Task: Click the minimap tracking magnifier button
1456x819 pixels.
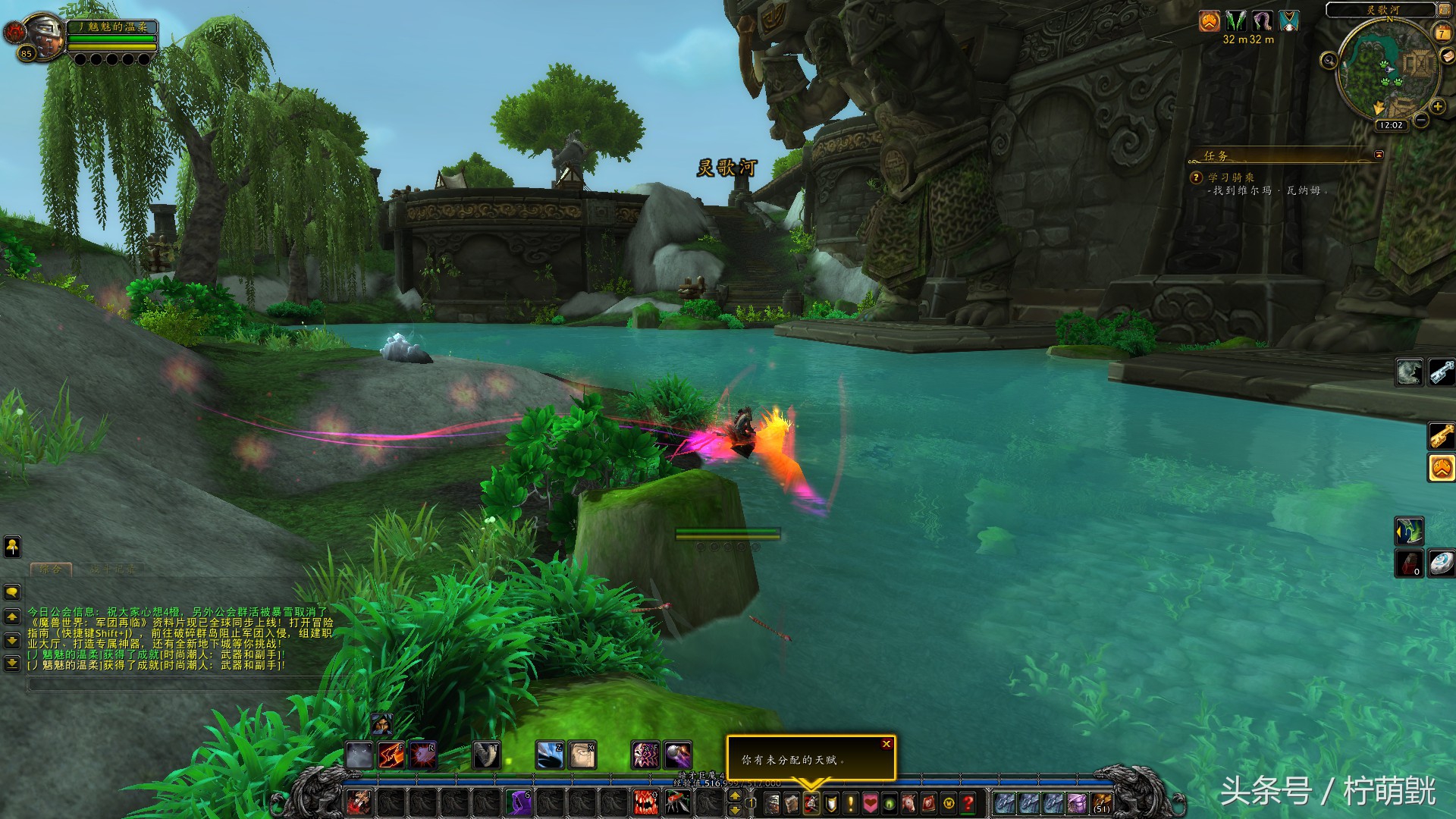Action: (x=1329, y=61)
